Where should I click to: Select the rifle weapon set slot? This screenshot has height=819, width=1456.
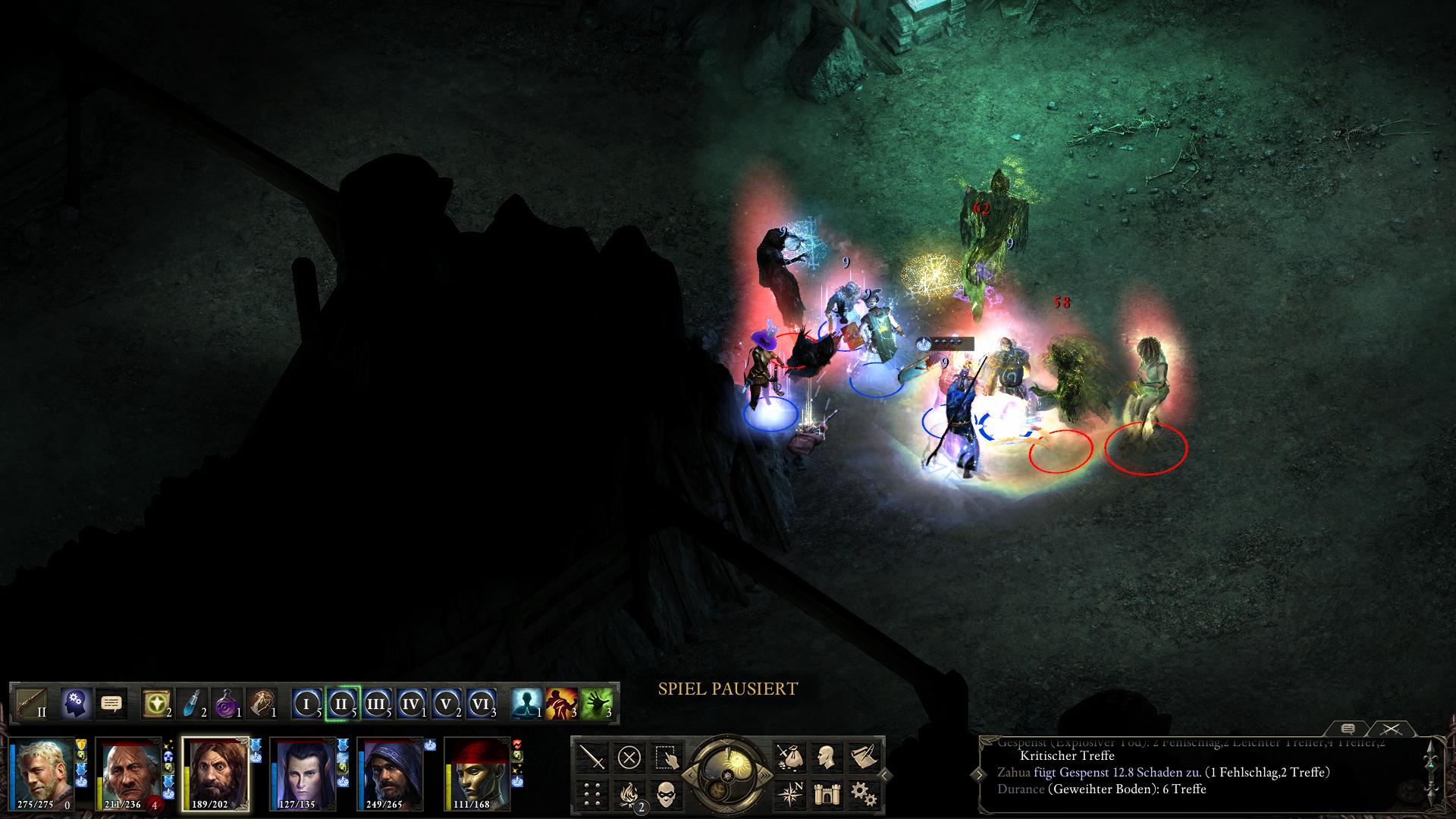click(x=32, y=703)
